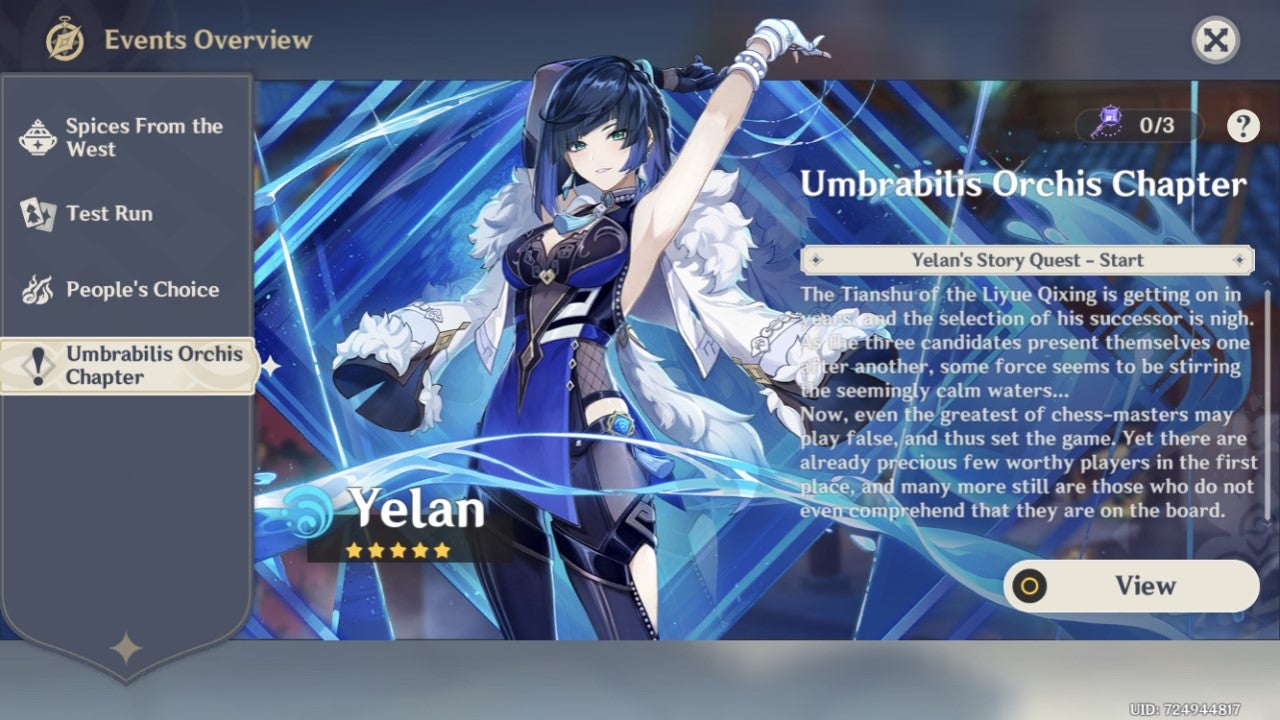The image size is (1280, 720).
Task: Click the Yelan's Story Quest – Start banner
Action: pyautogui.click(x=1030, y=260)
